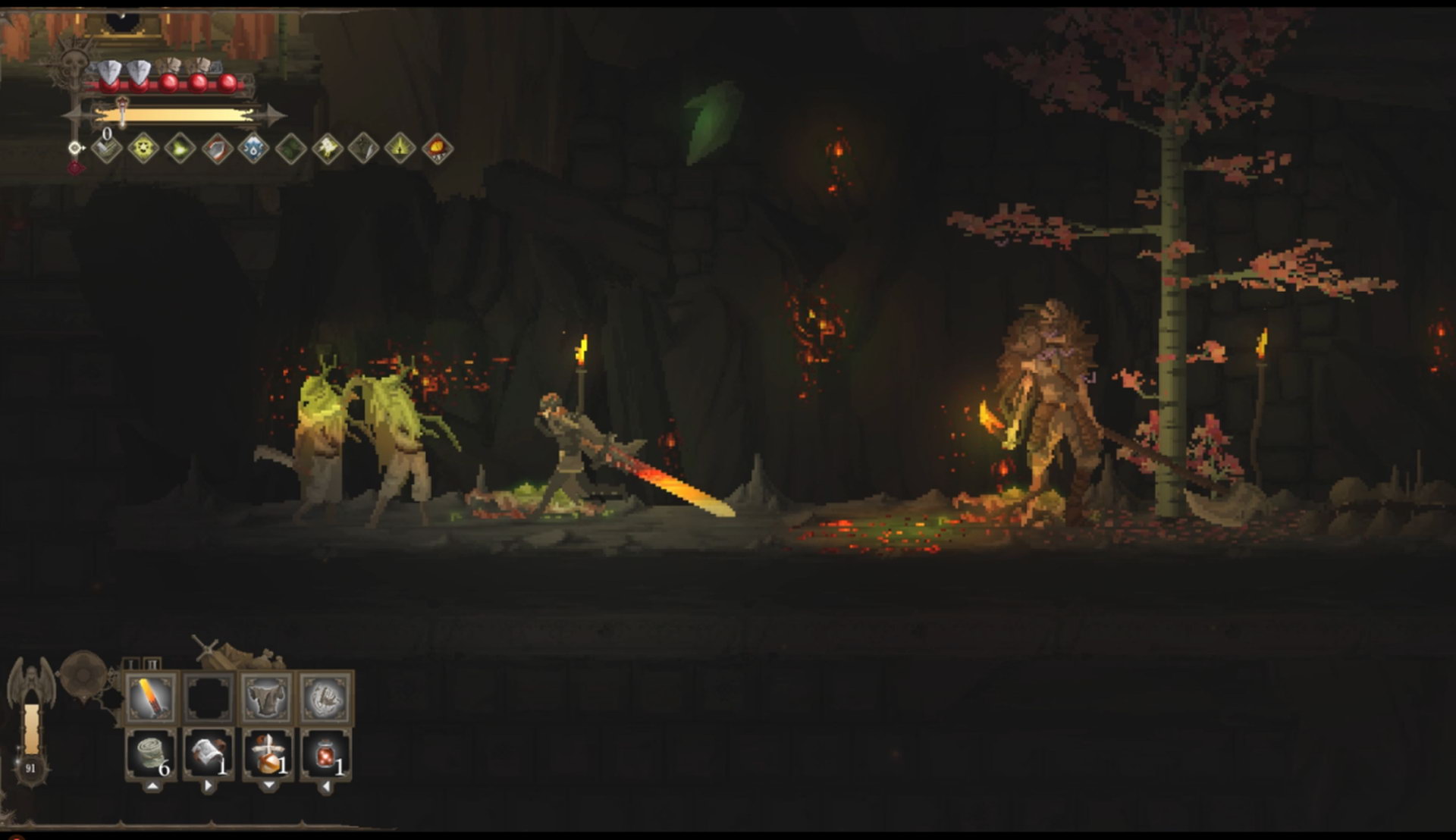Viewport: 1456px width, 840px height.
Task: Select the grey blade status icon
Action: [364, 148]
